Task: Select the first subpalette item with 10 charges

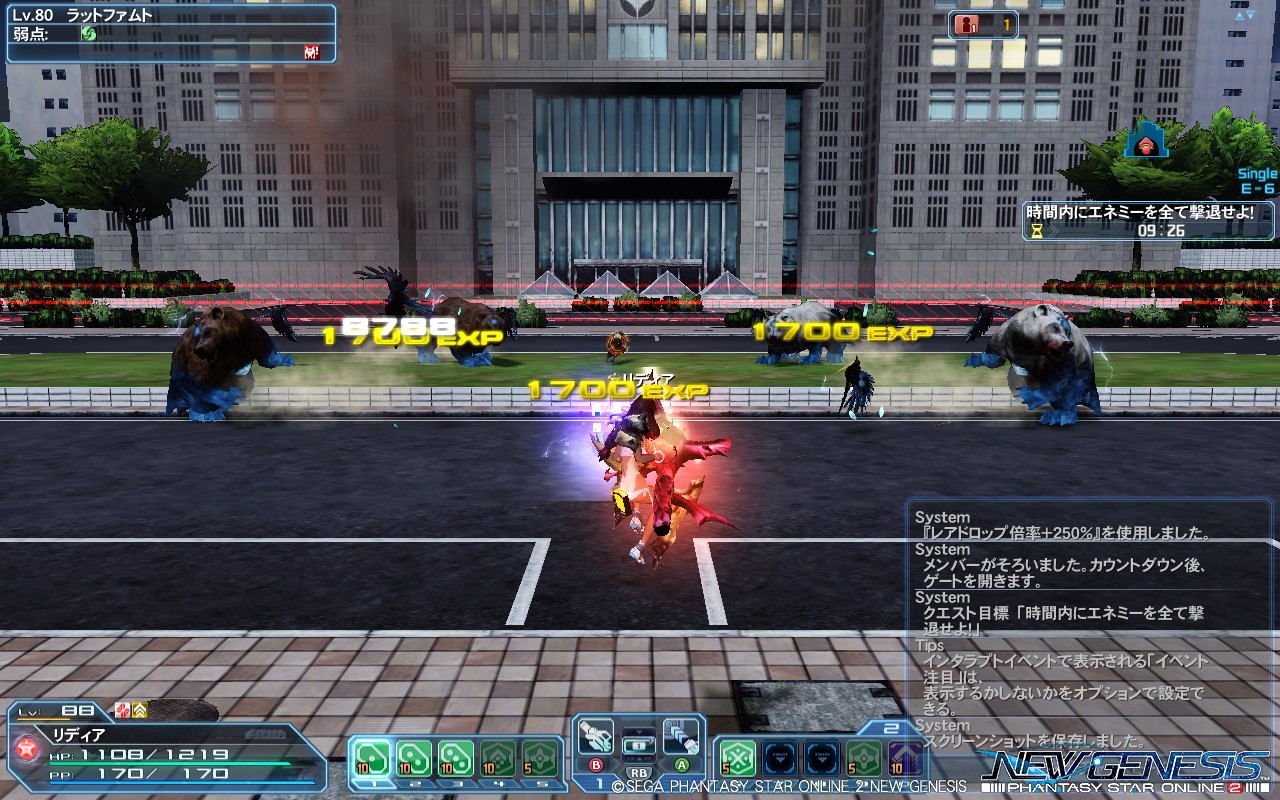Action: [371, 756]
